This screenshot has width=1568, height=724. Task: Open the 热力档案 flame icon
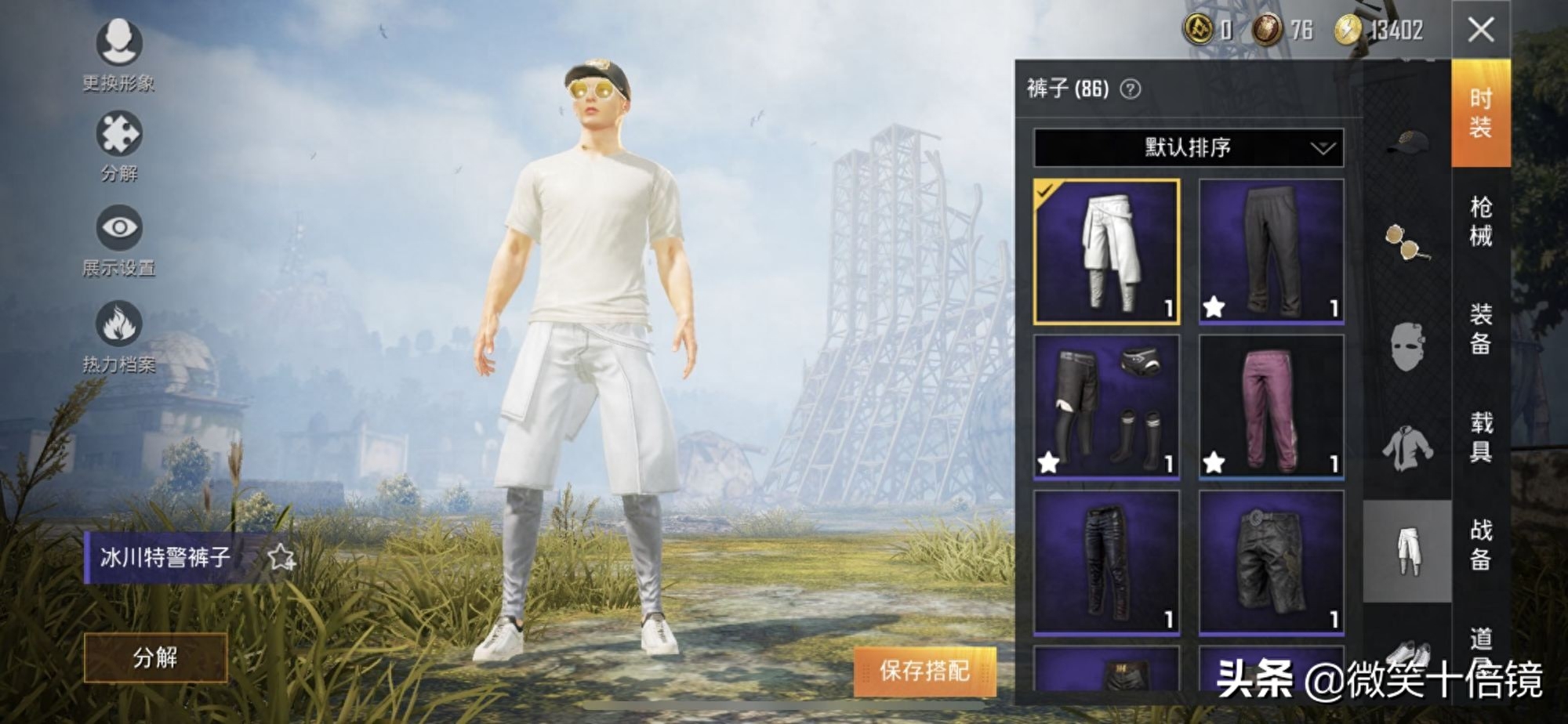click(119, 324)
